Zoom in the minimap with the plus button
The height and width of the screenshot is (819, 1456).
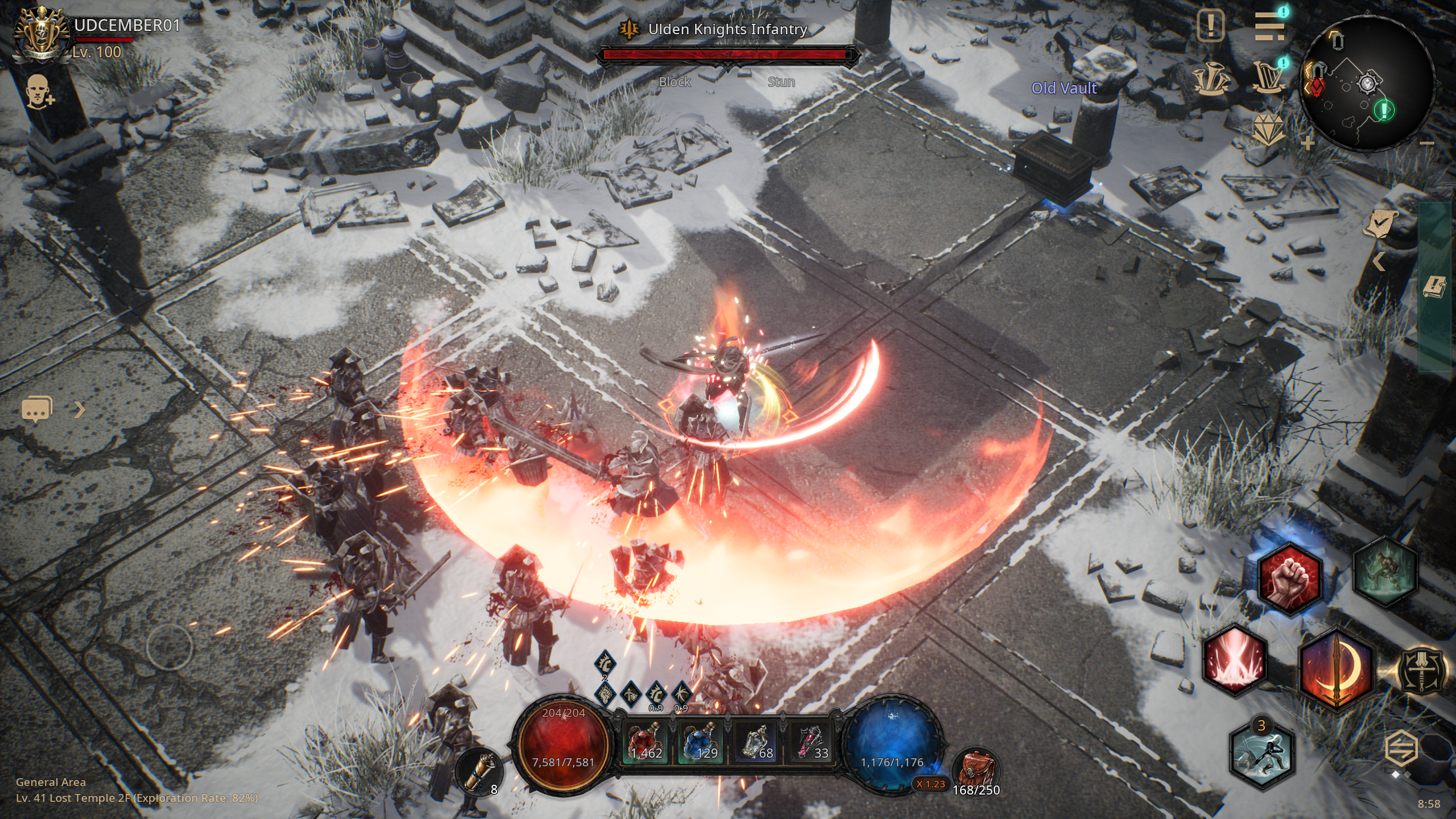click(x=1308, y=142)
